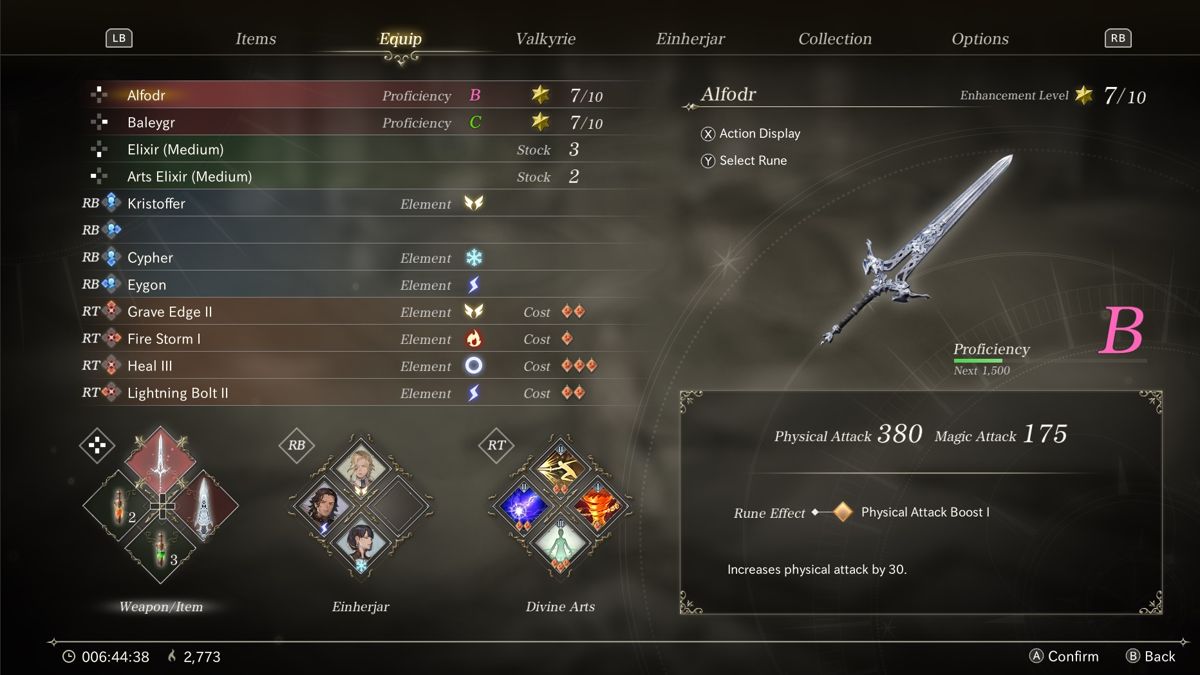Select the Grave Edge II divine art

coord(170,312)
